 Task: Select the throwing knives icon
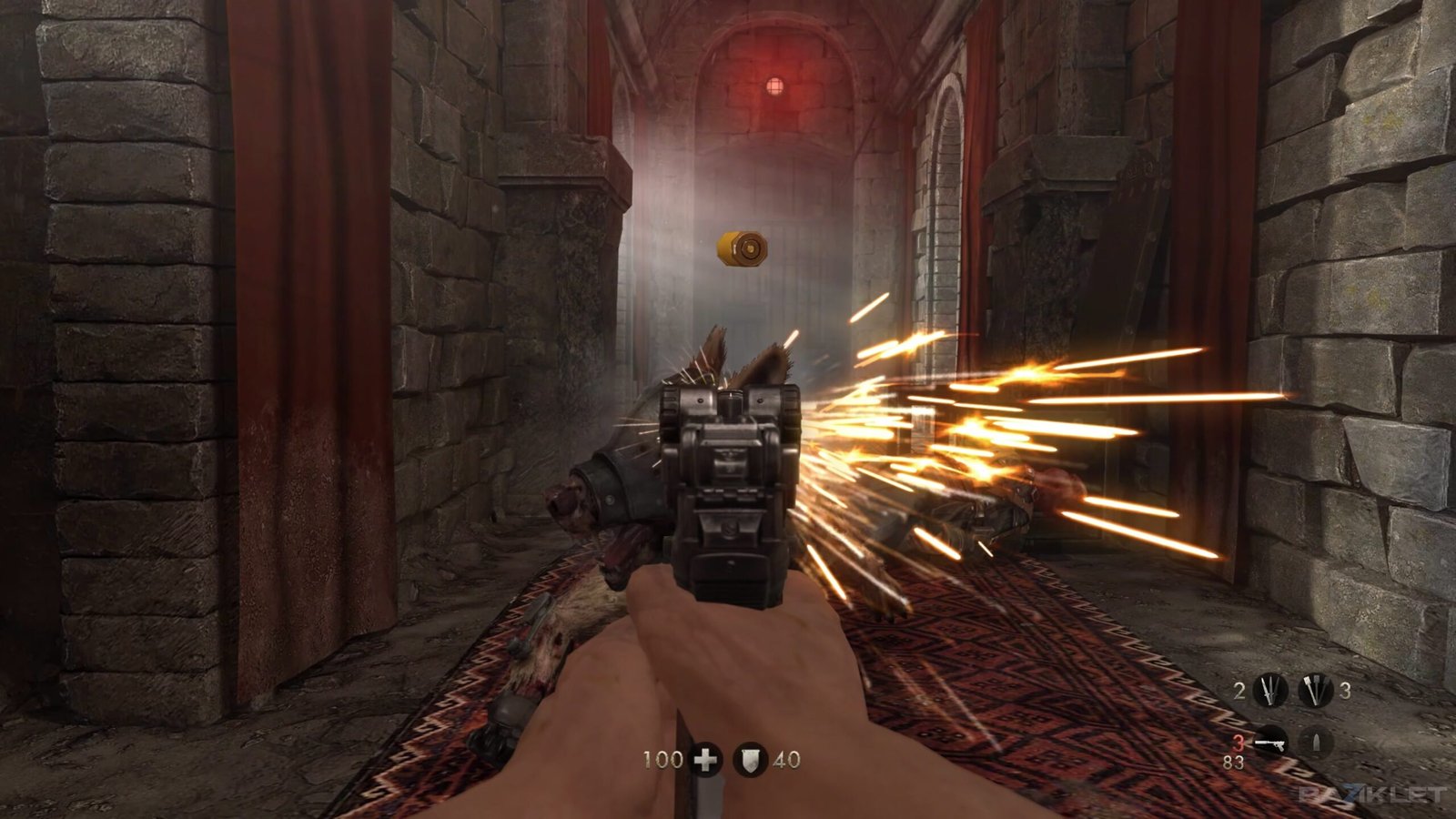(1269, 692)
